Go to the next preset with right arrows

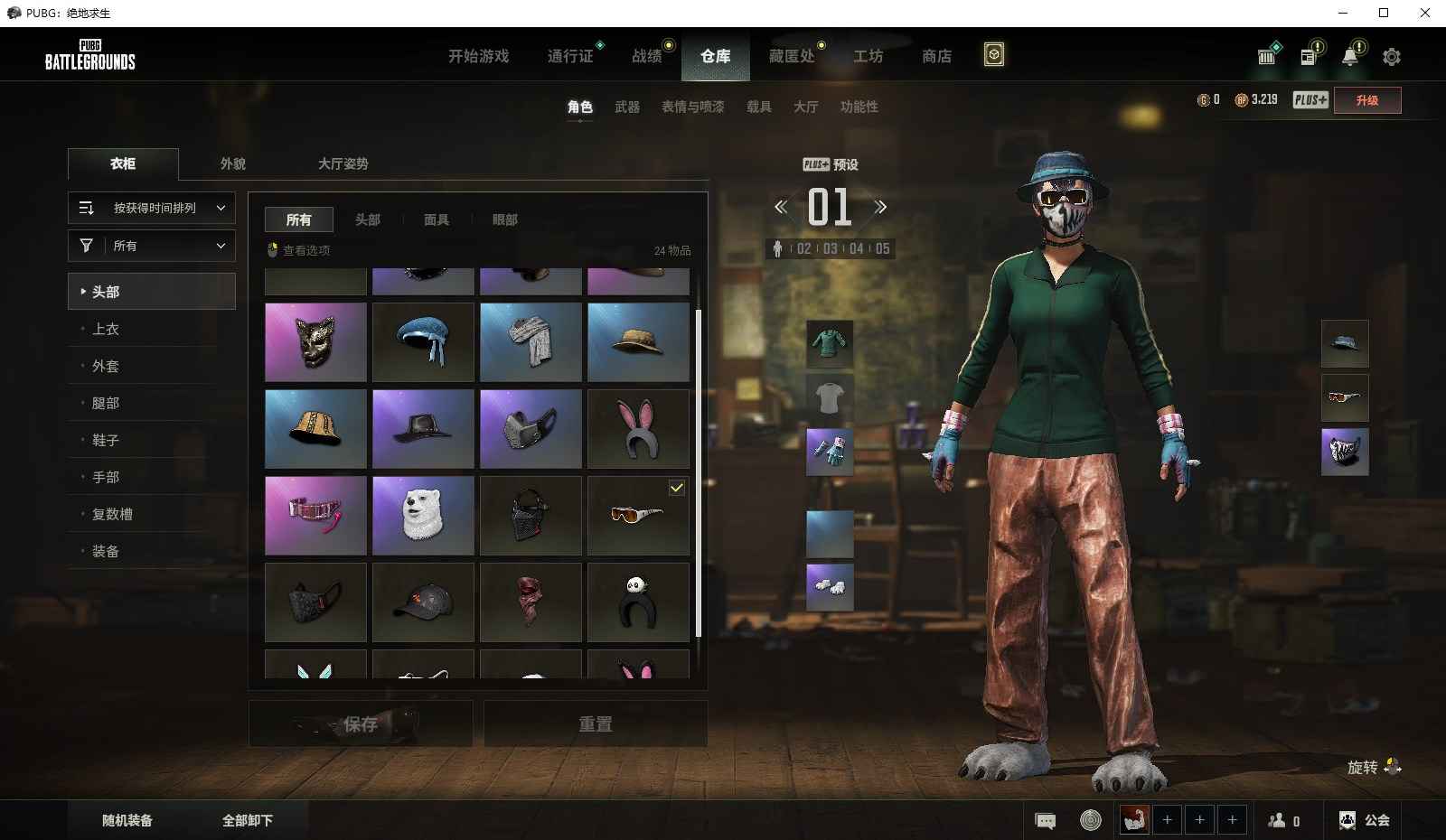[x=880, y=208]
